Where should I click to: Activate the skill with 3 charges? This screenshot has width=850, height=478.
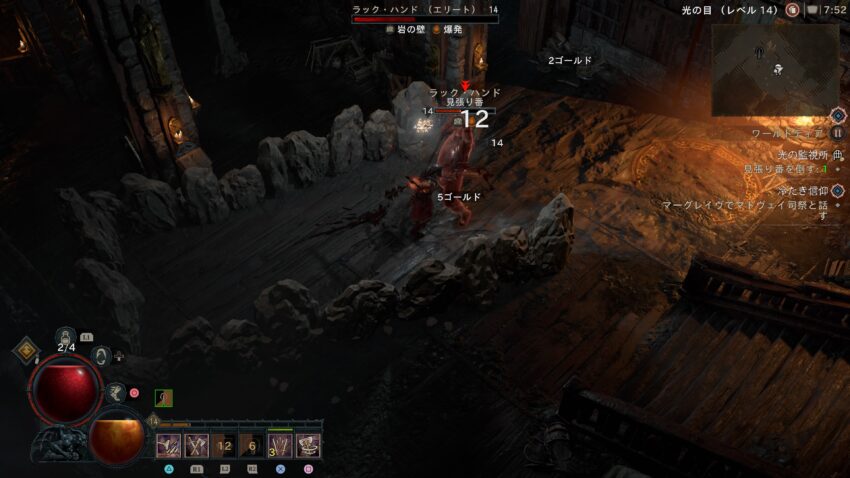(x=280, y=445)
